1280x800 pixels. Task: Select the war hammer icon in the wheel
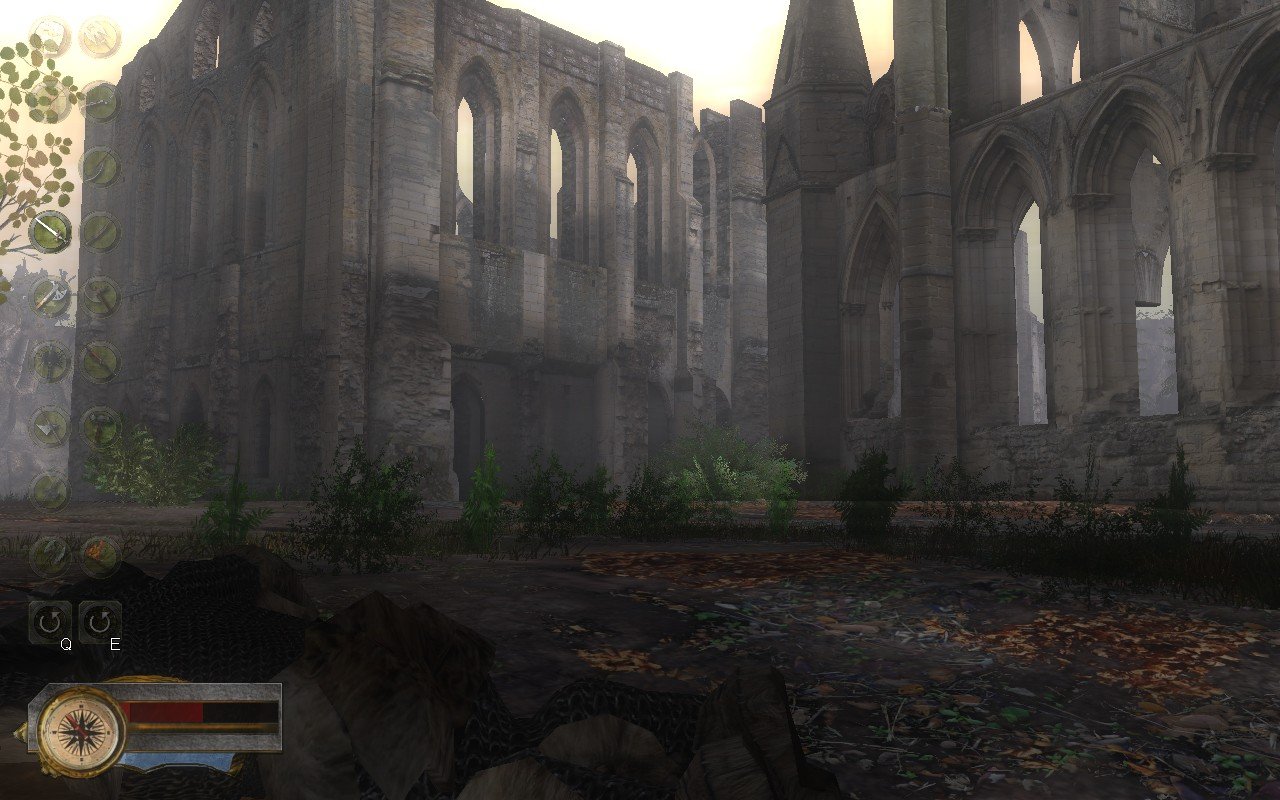pos(100,425)
